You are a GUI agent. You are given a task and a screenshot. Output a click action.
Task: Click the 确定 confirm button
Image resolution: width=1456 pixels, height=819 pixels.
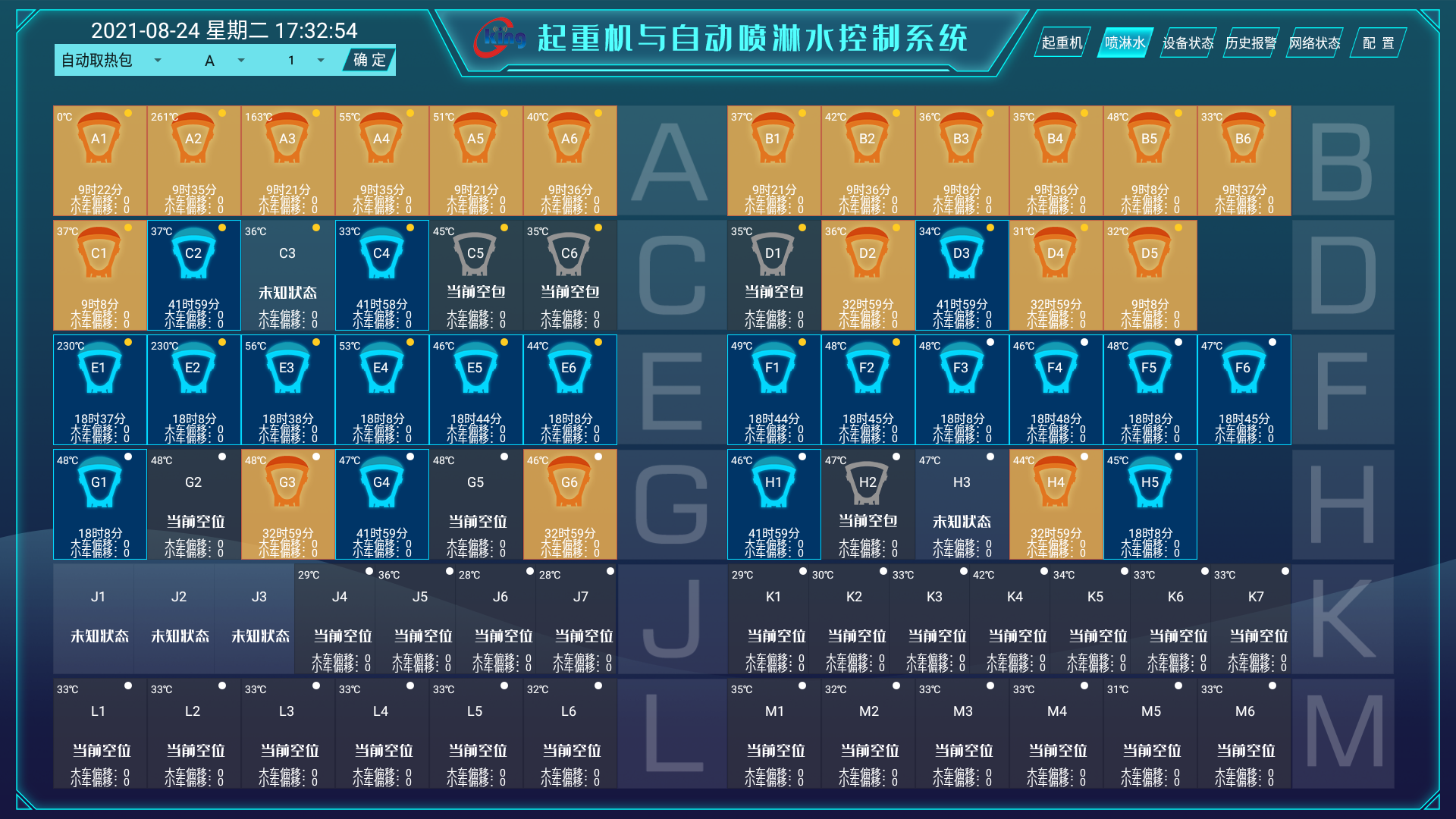(x=369, y=61)
